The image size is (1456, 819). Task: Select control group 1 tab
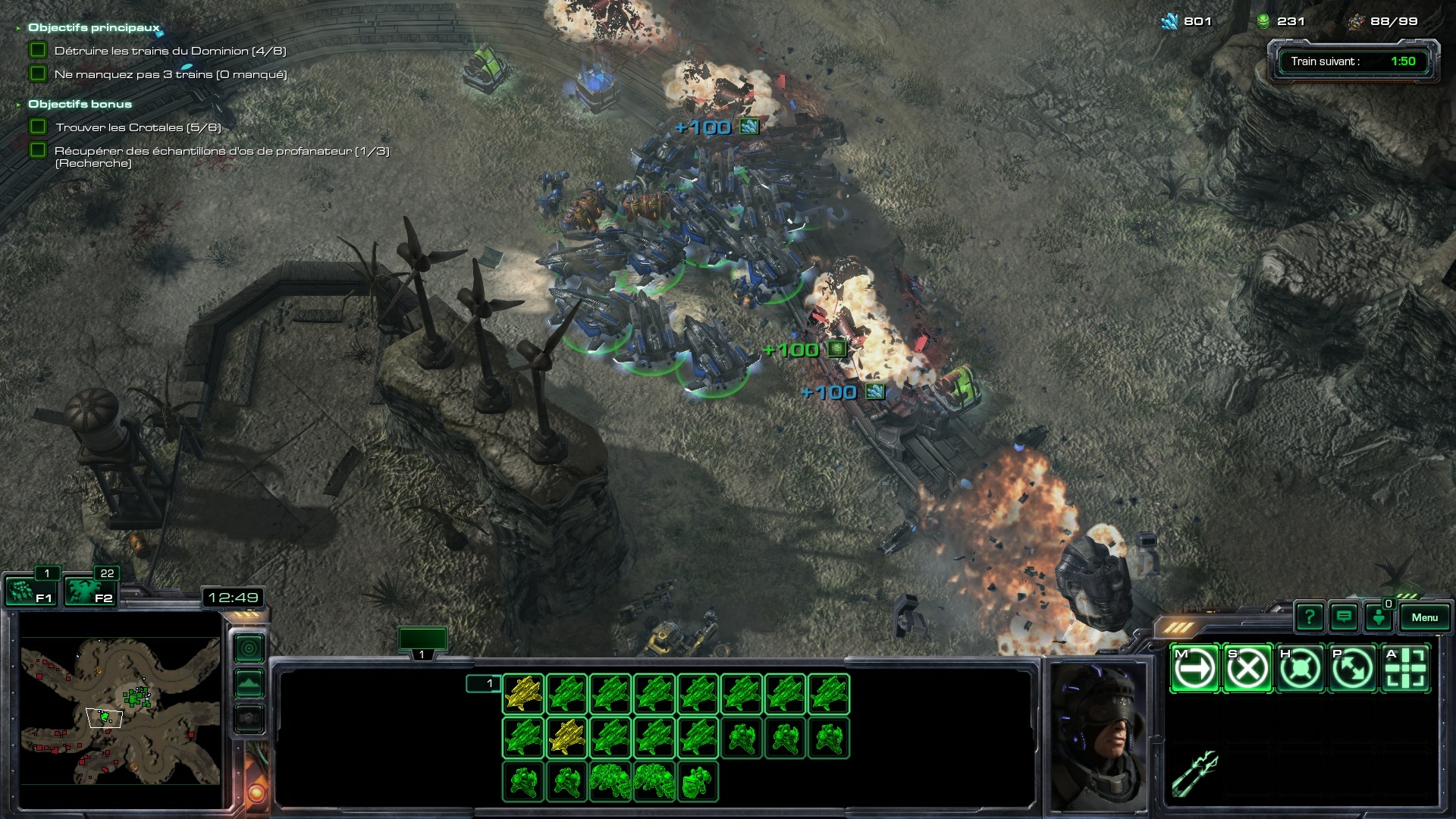coord(422,642)
